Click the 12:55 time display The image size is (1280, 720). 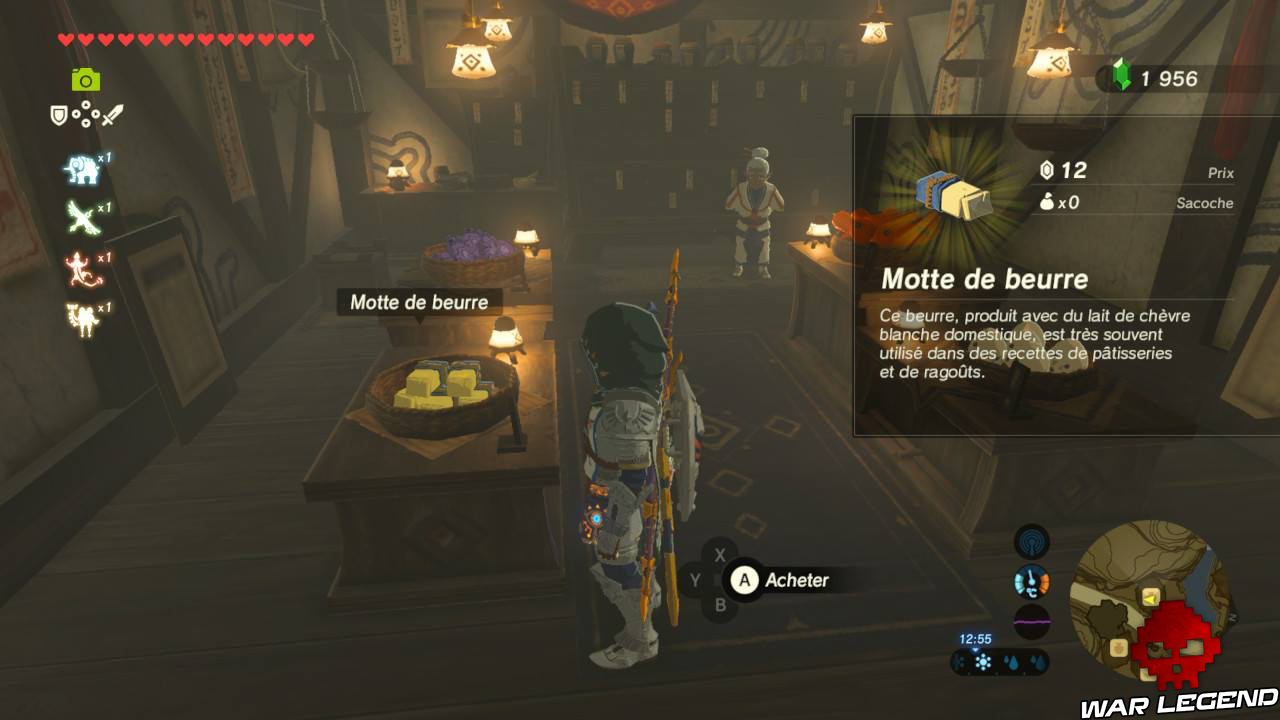click(x=976, y=639)
